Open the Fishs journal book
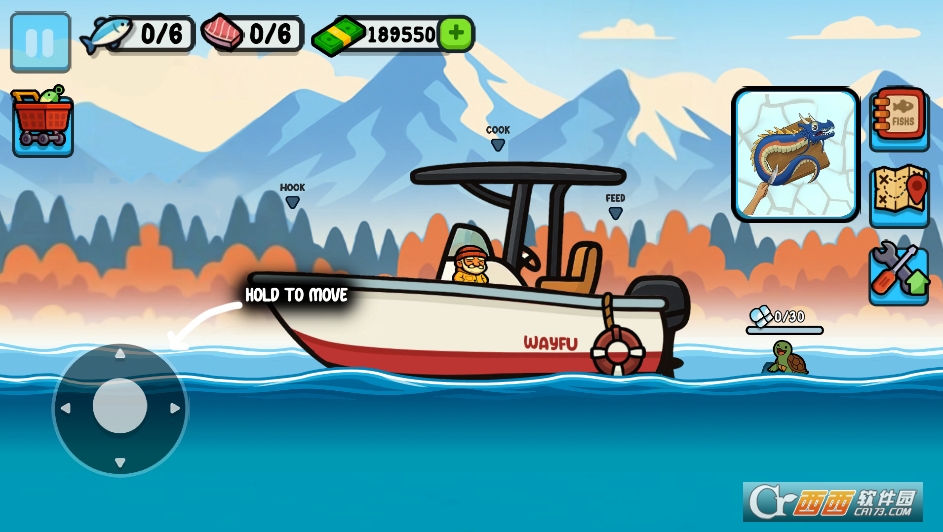 [899, 120]
